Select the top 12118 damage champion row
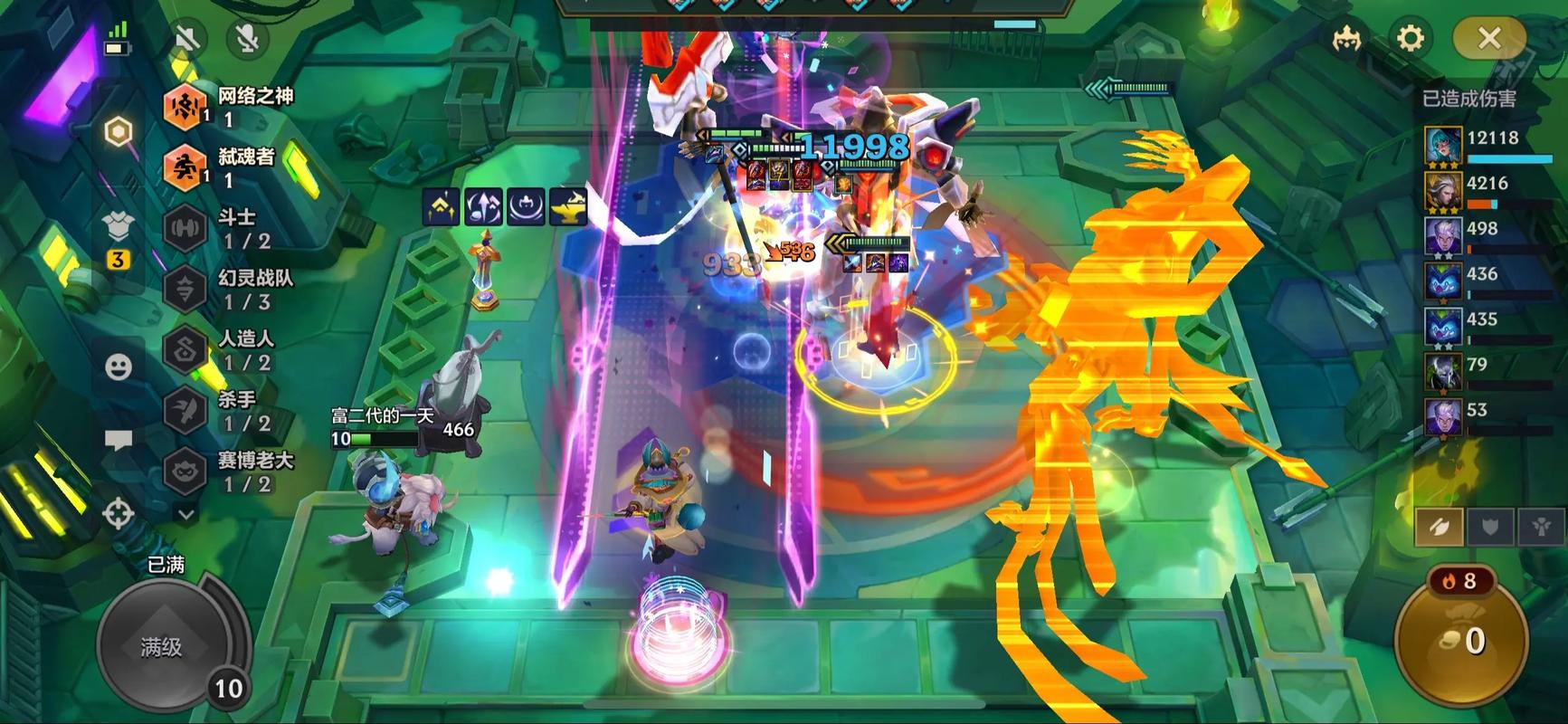This screenshot has height=724, width=1568. click(1488, 145)
